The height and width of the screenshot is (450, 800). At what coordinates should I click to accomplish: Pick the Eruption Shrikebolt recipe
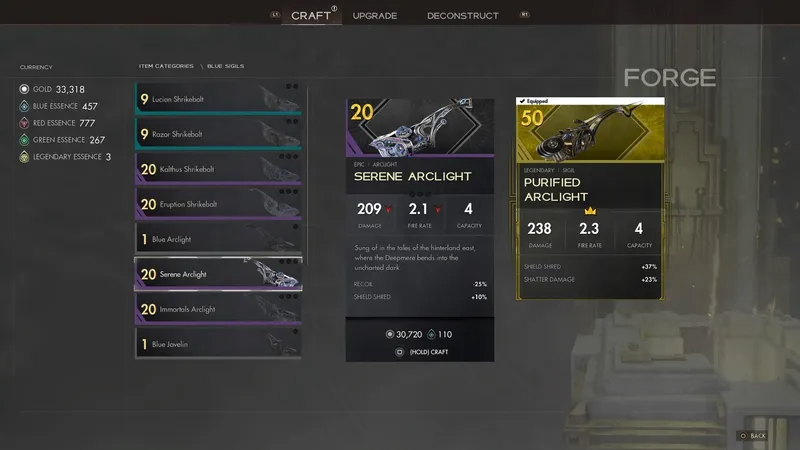click(220, 204)
